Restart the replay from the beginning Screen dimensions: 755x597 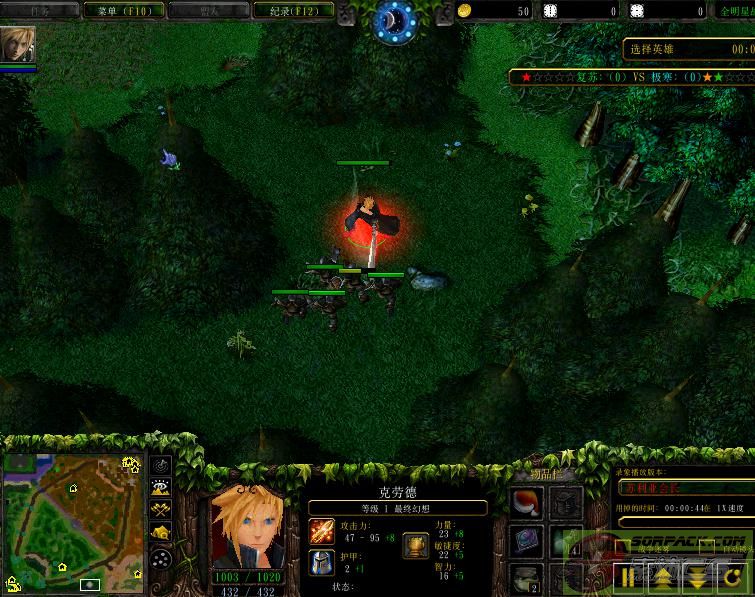[732, 575]
